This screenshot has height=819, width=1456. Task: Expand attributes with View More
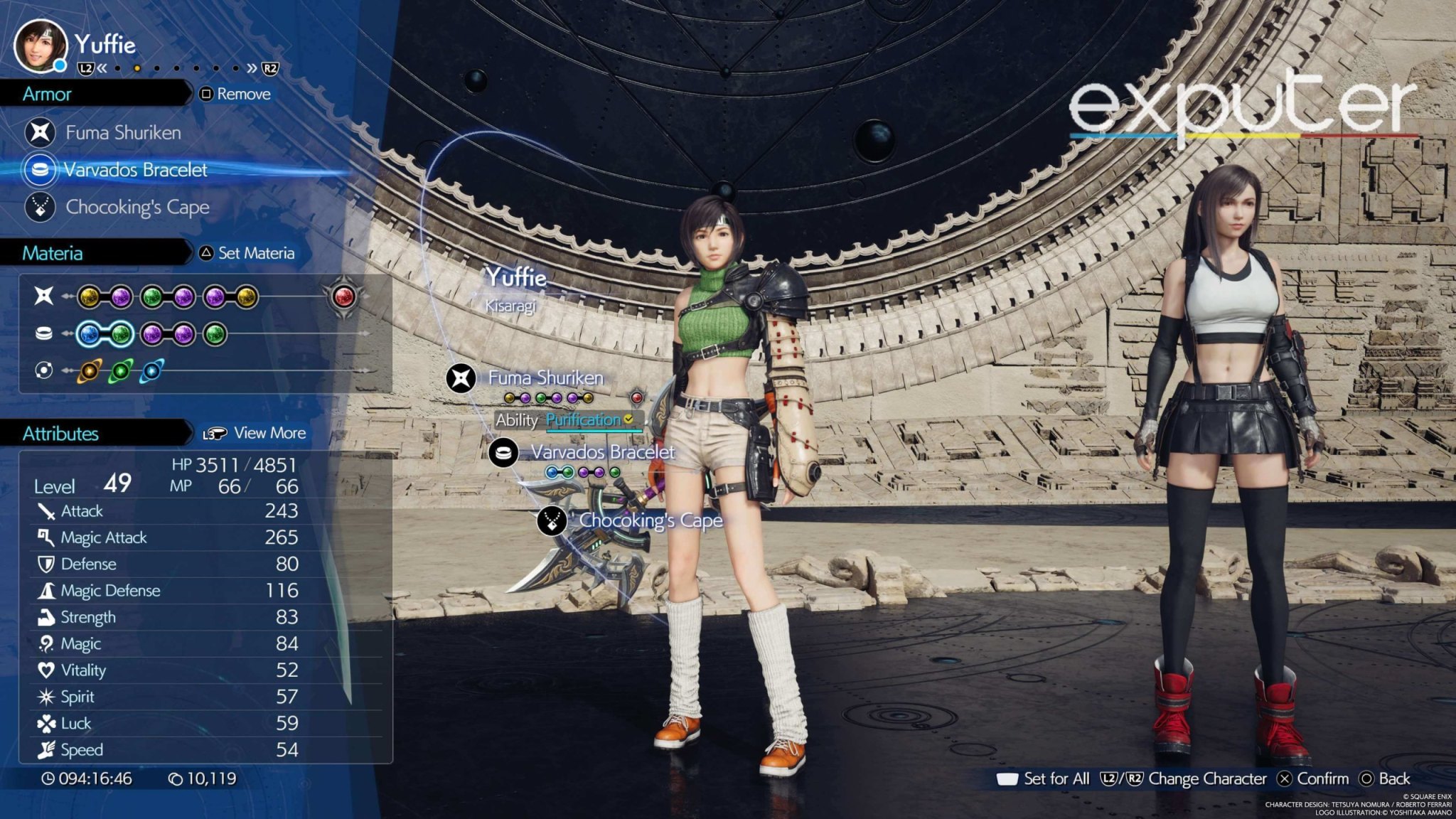point(267,432)
